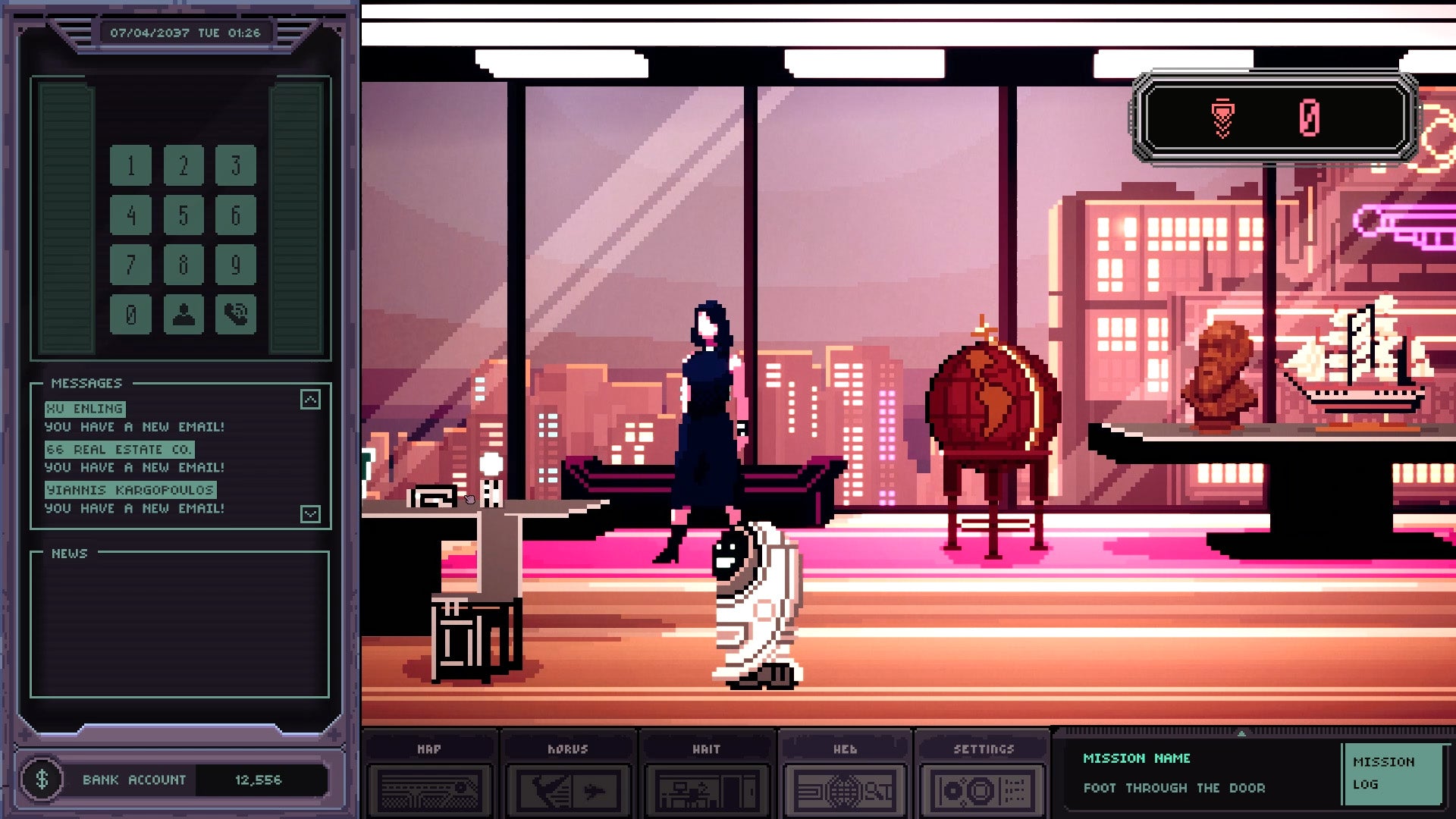Open the email from 66 Real Estate Co.
Image resolution: width=1456 pixels, height=819 pixels.
[x=118, y=448]
